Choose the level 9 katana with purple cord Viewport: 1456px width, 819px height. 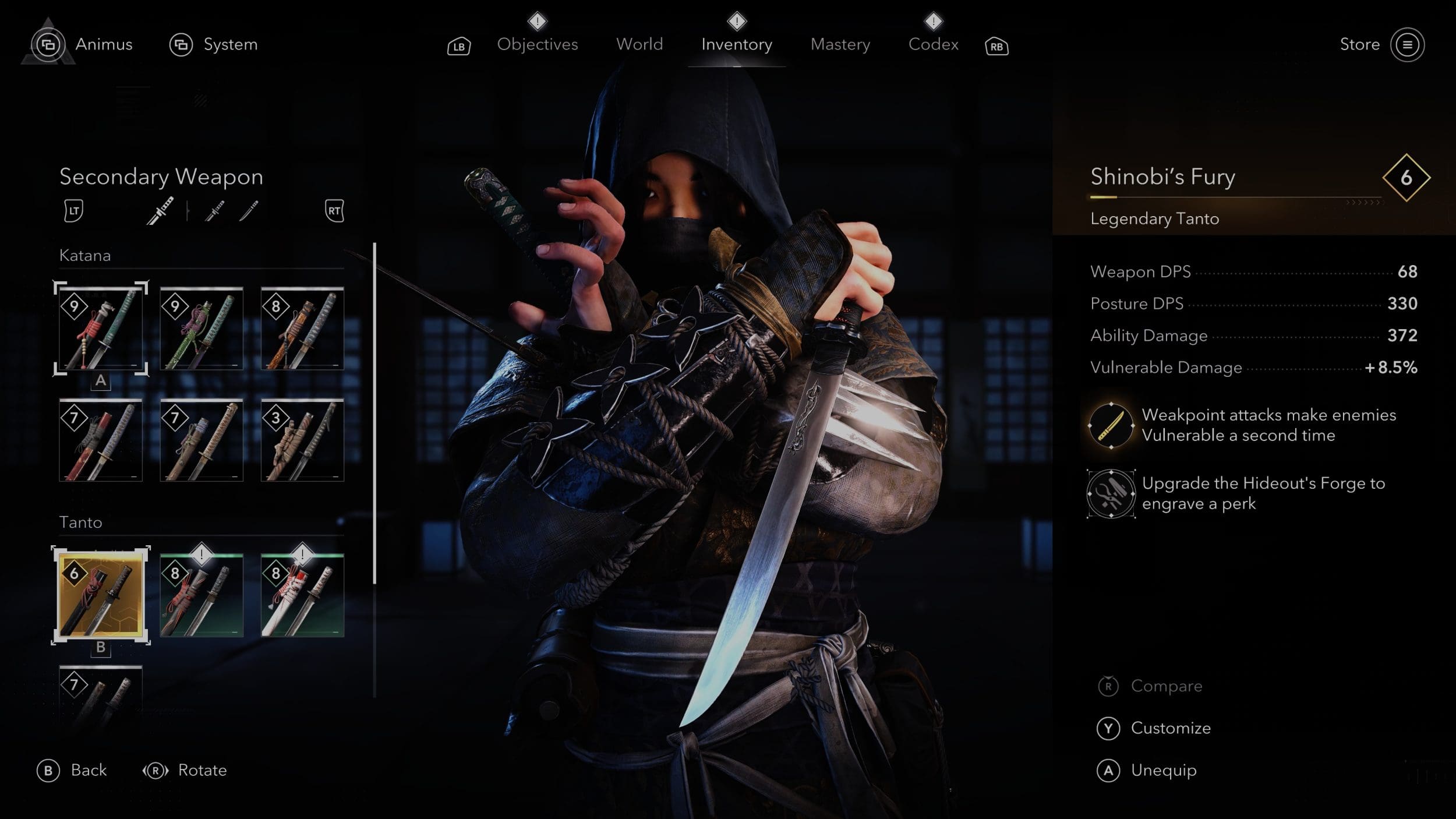[x=202, y=329]
